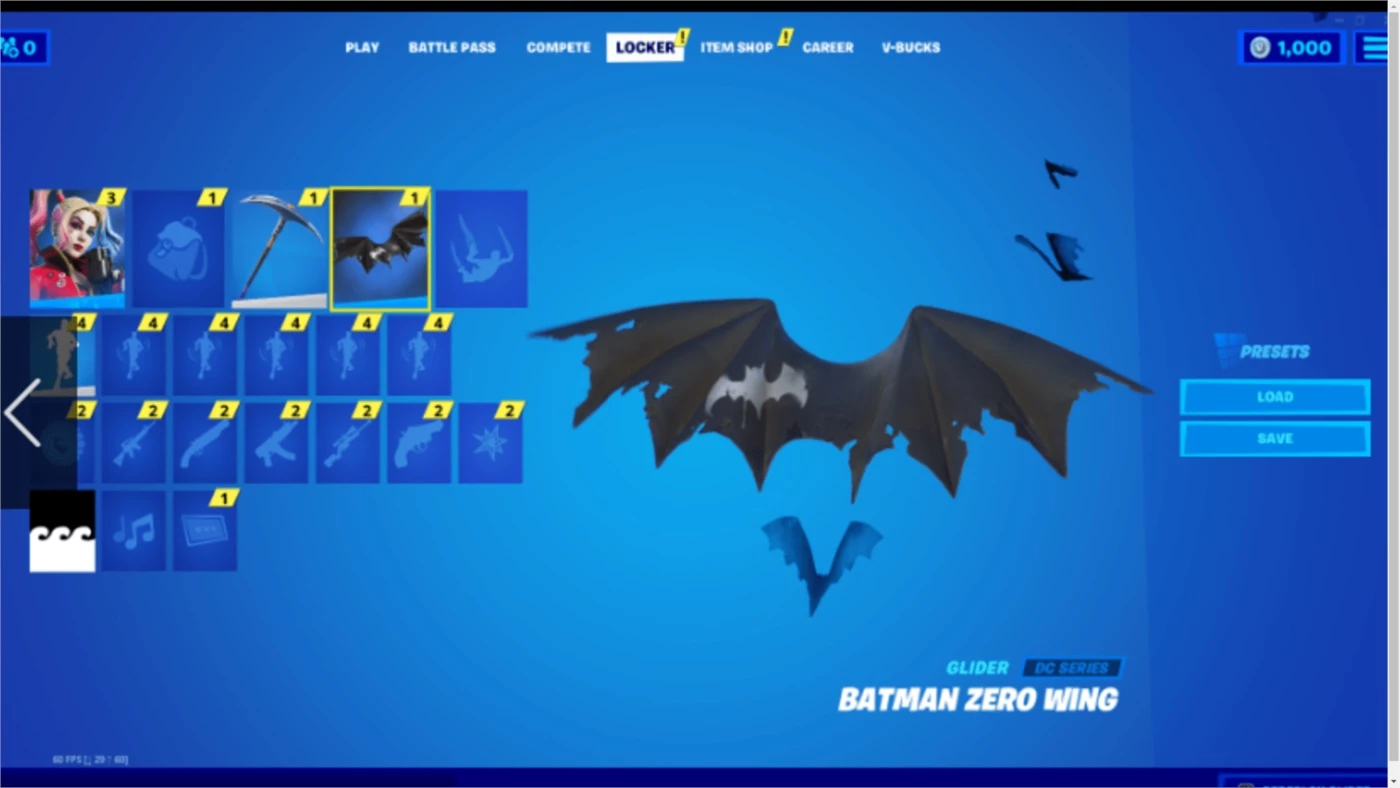1400x788 pixels.
Task: Open the contrail slot
Action: (481, 248)
